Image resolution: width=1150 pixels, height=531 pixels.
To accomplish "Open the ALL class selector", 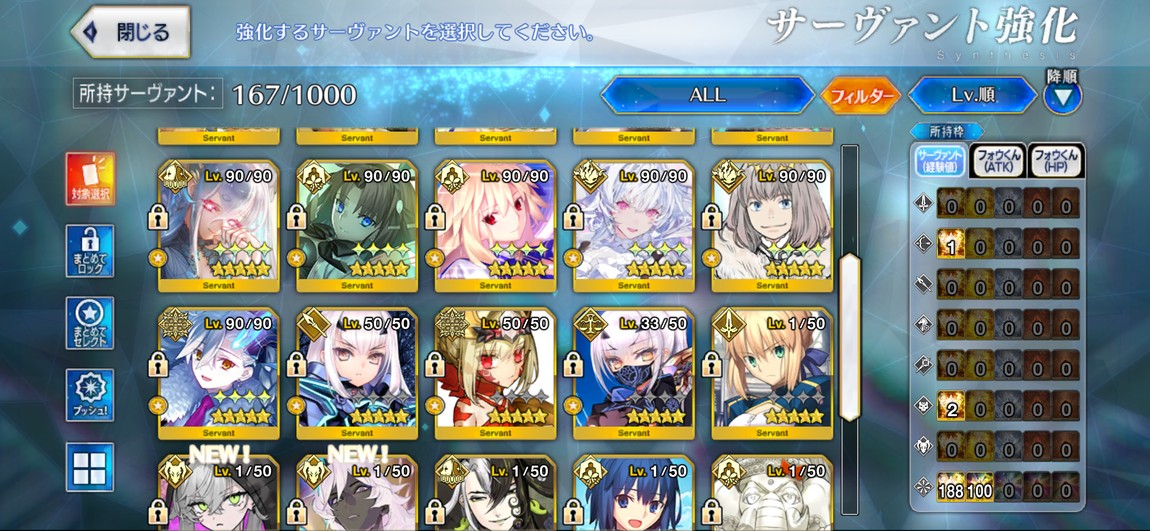I will 707,96.
